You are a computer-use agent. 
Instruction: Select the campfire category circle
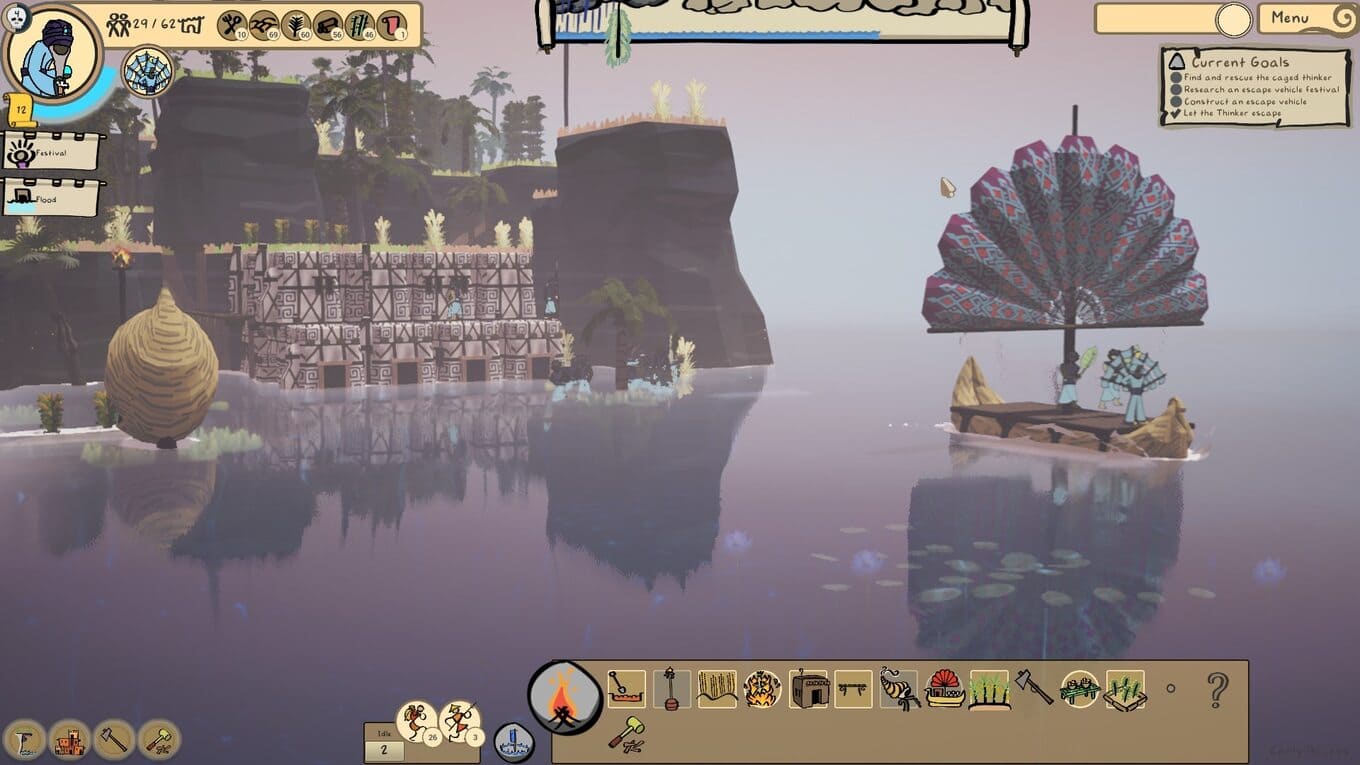tap(565, 697)
